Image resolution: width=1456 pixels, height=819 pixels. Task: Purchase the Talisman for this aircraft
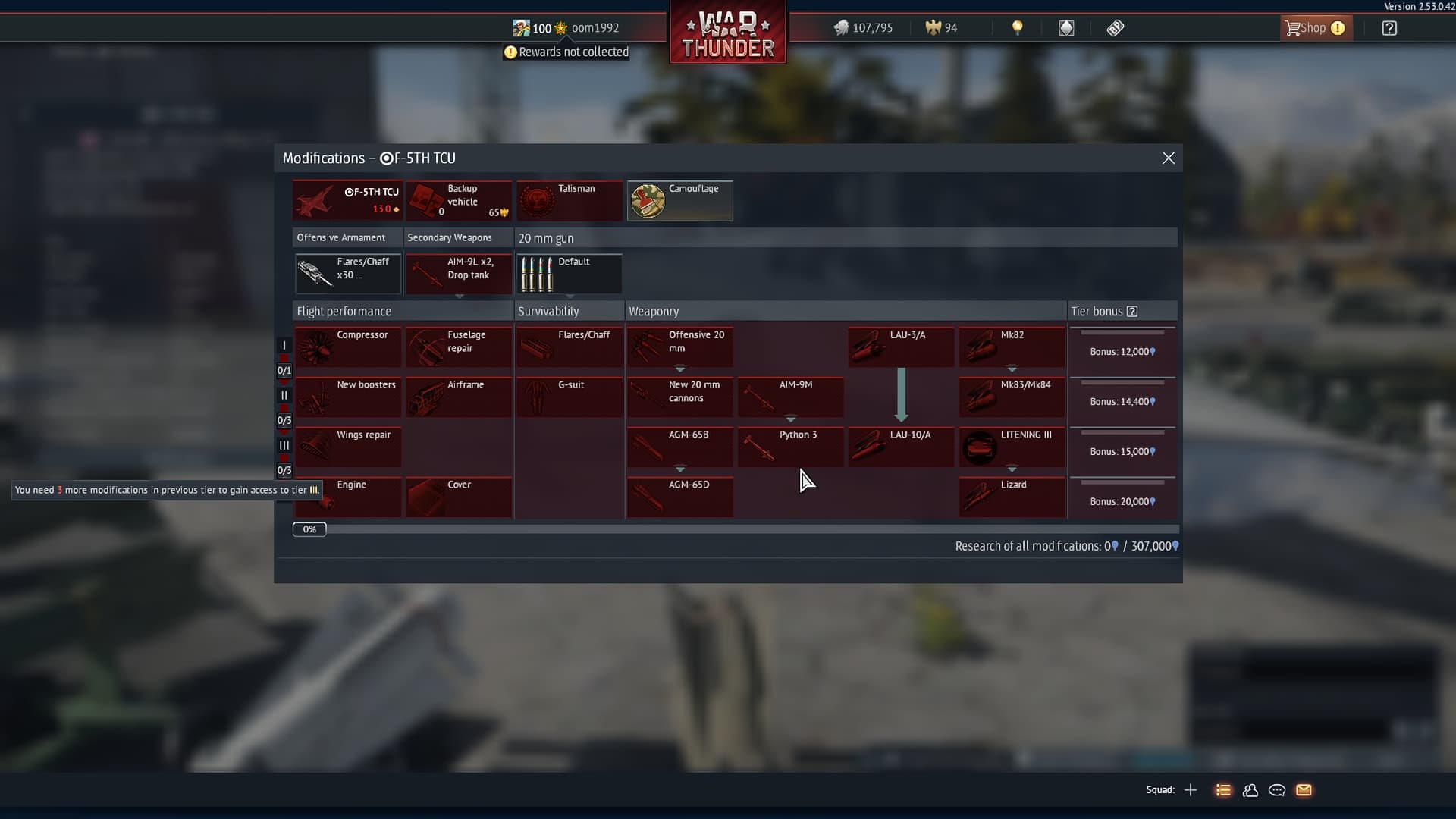point(570,200)
